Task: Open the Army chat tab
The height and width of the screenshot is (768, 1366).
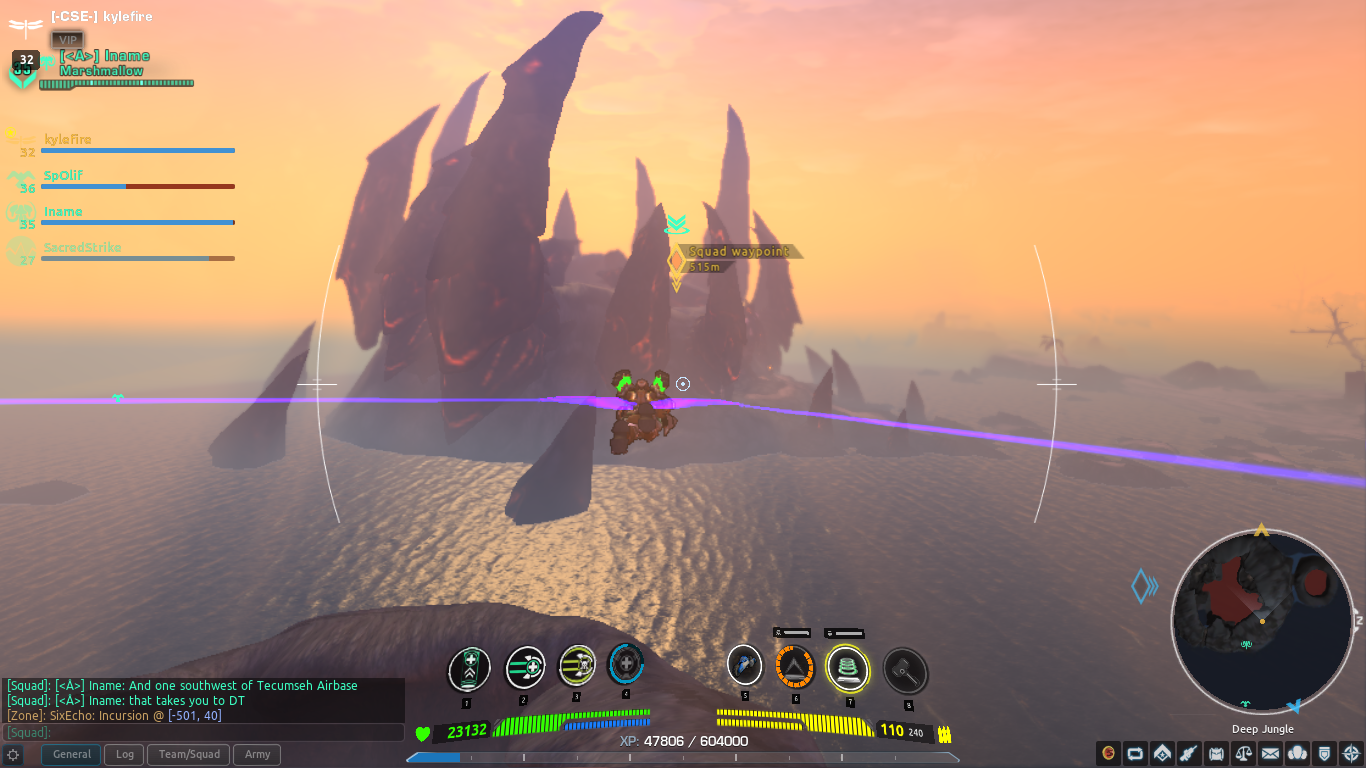Action: click(256, 754)
